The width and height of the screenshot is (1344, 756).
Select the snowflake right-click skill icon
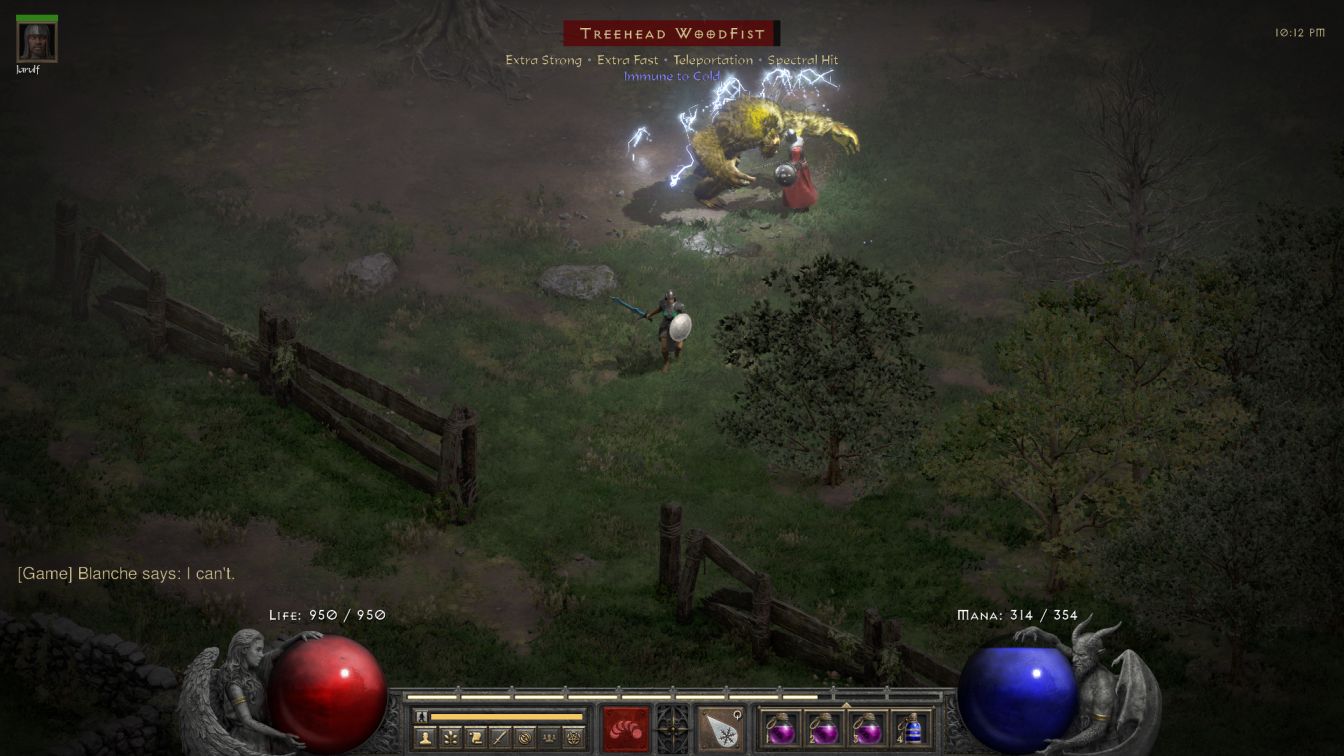[x=720, y=728]
